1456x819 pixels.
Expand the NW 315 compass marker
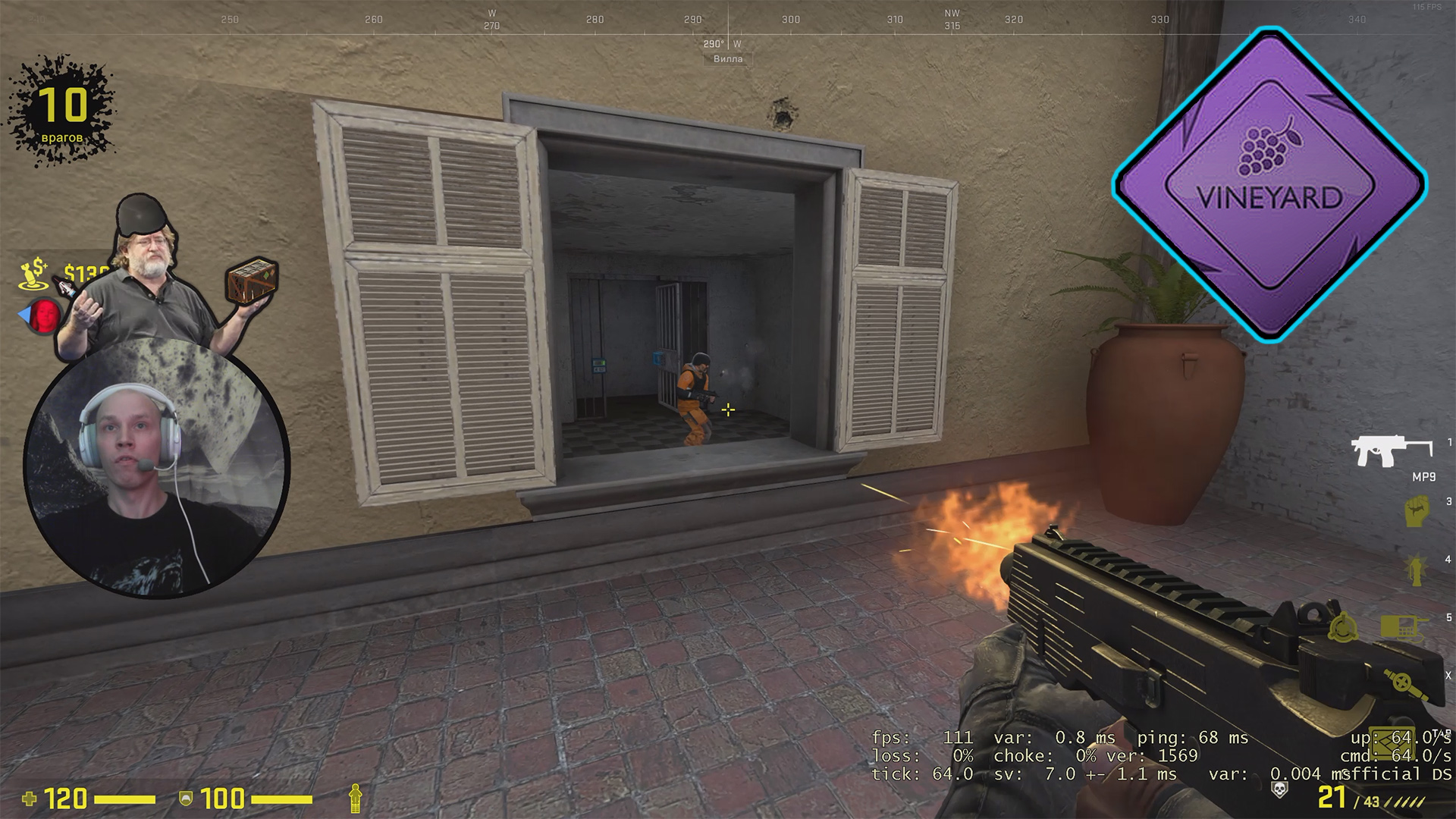pos(951,17)
